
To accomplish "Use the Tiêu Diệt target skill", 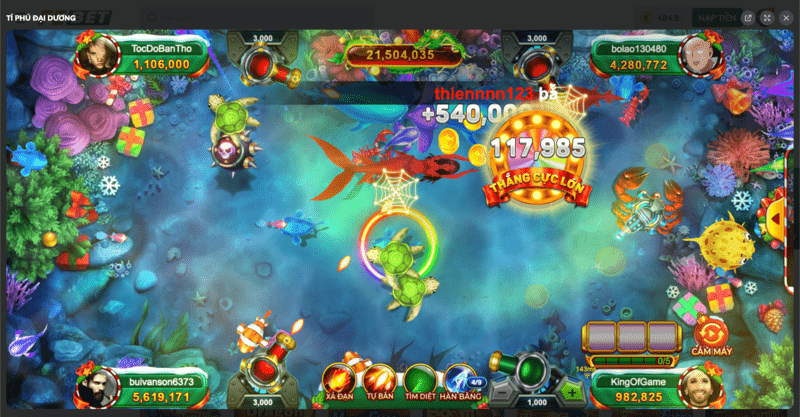I will 420,380.
